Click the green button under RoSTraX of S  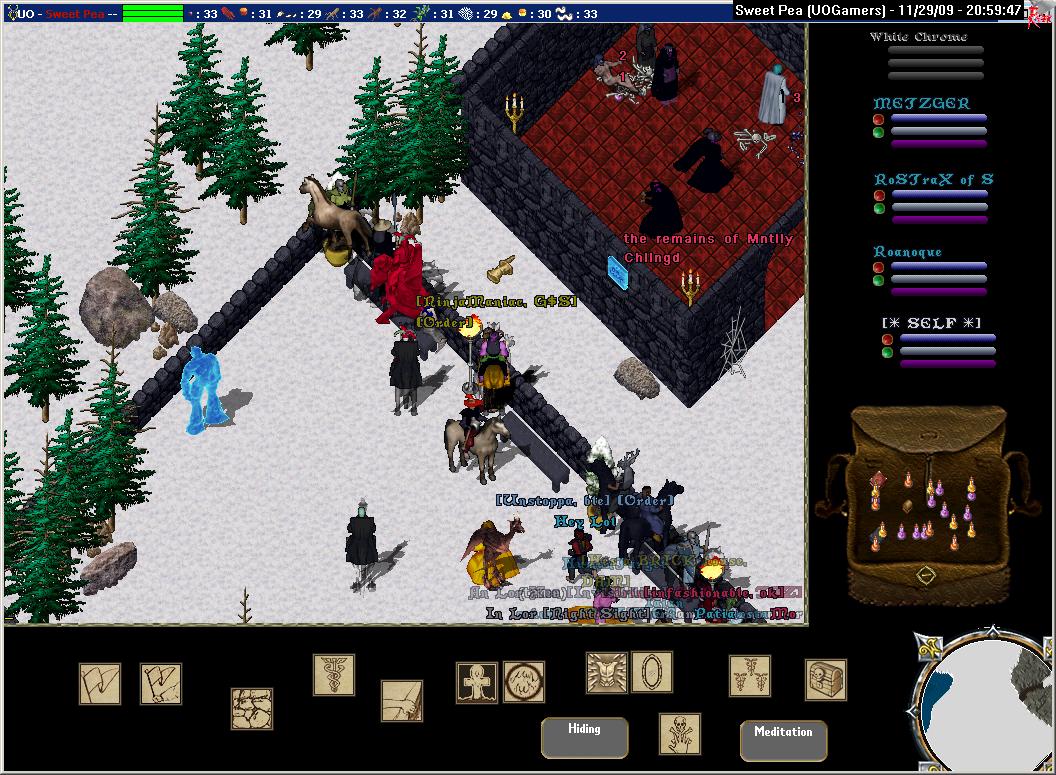[x=878, y=208]
